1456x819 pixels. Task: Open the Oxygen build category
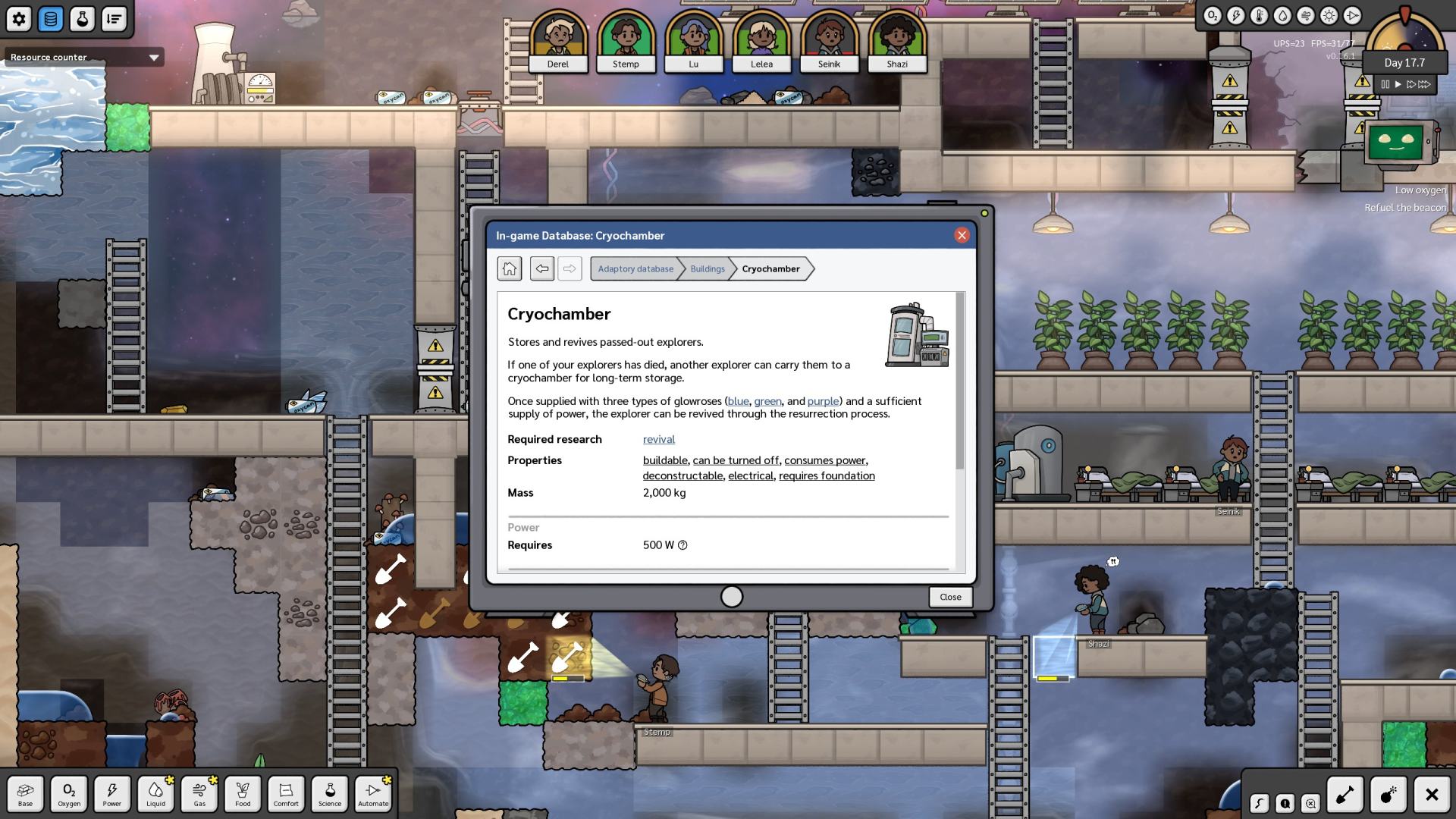(x=69, y=793)
